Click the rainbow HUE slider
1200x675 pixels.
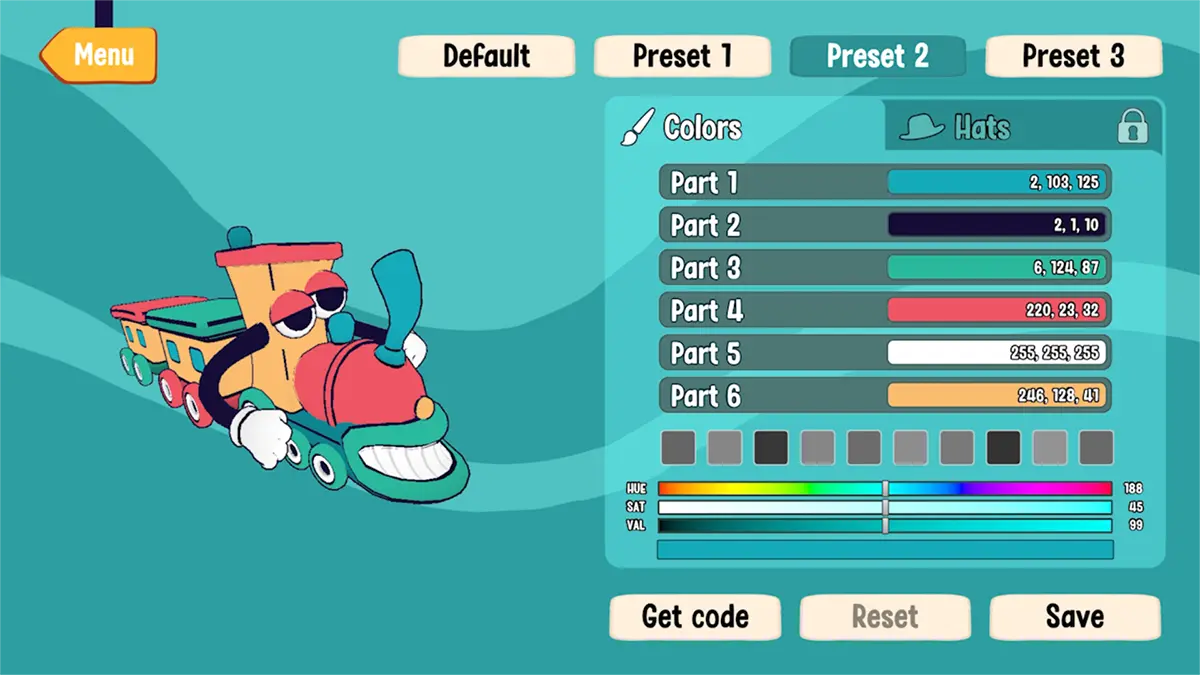[x=884, y=488]
